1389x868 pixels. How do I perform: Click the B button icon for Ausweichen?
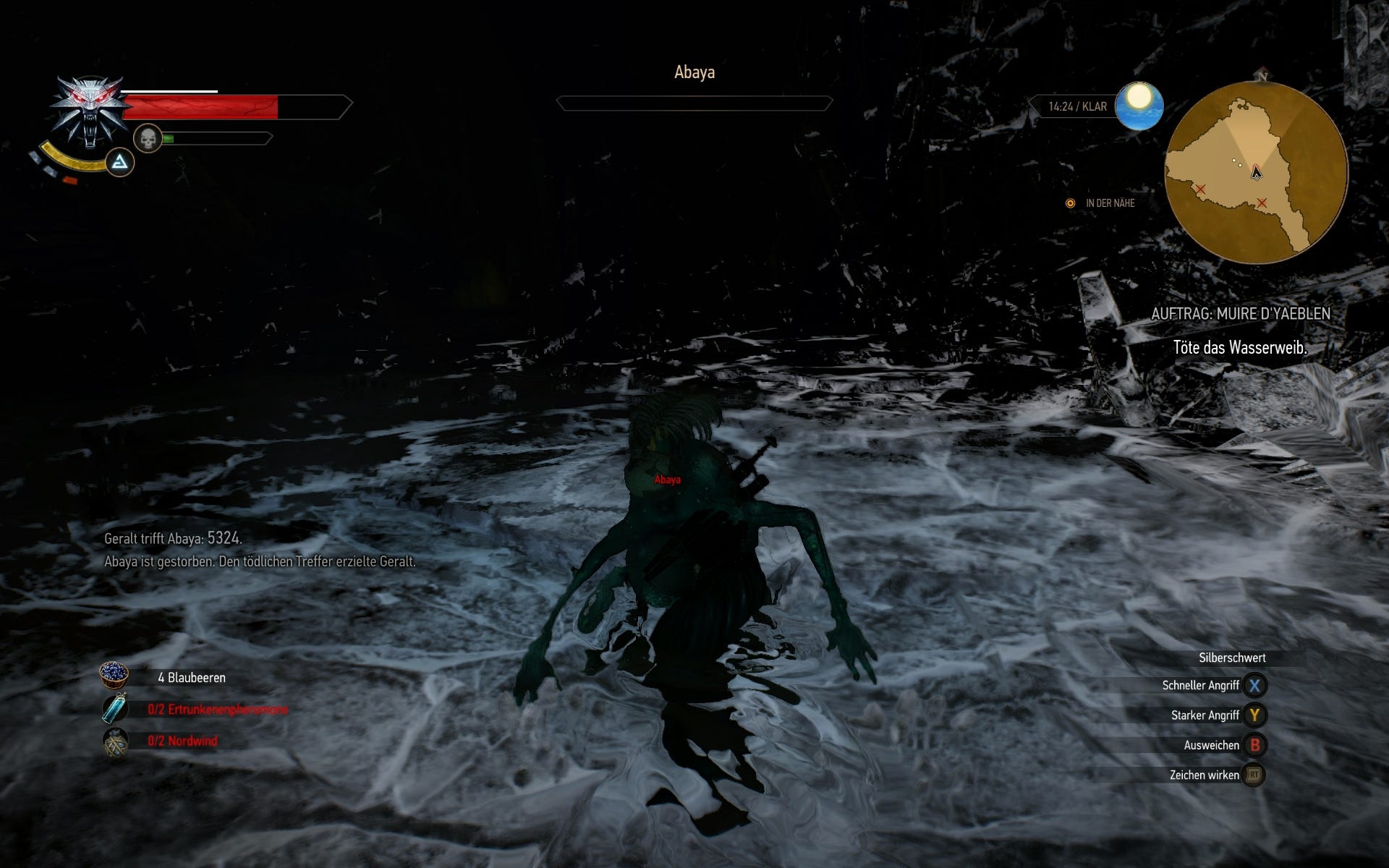click(x=1255, y=744)
